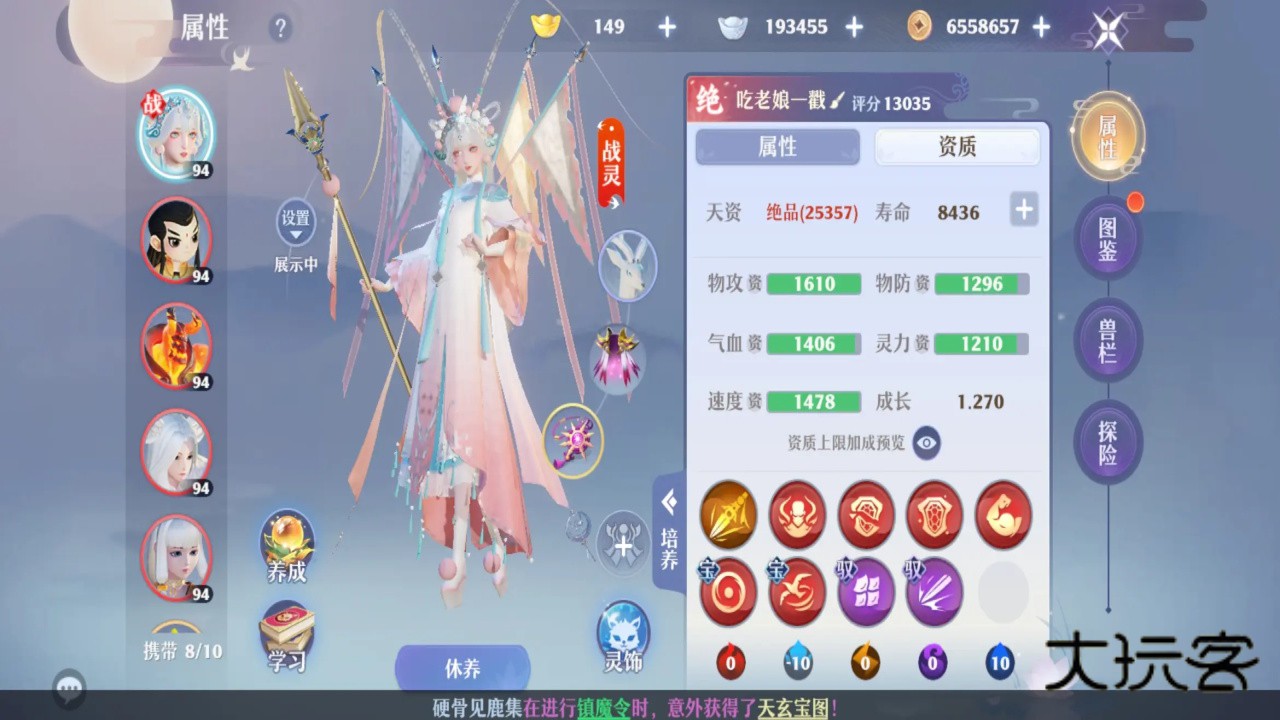1280x720 pixels.
Task: Switch to the 属性 tab in pet panel
Action: pyautogui.click(x=778, y=147)
